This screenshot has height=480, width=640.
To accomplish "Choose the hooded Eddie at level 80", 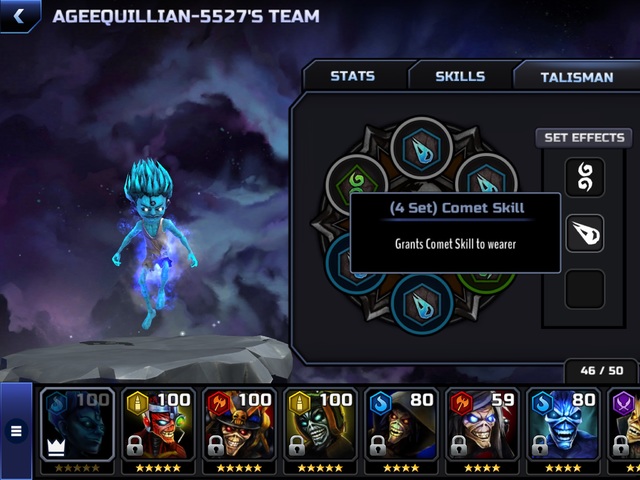I will (401, 427).
